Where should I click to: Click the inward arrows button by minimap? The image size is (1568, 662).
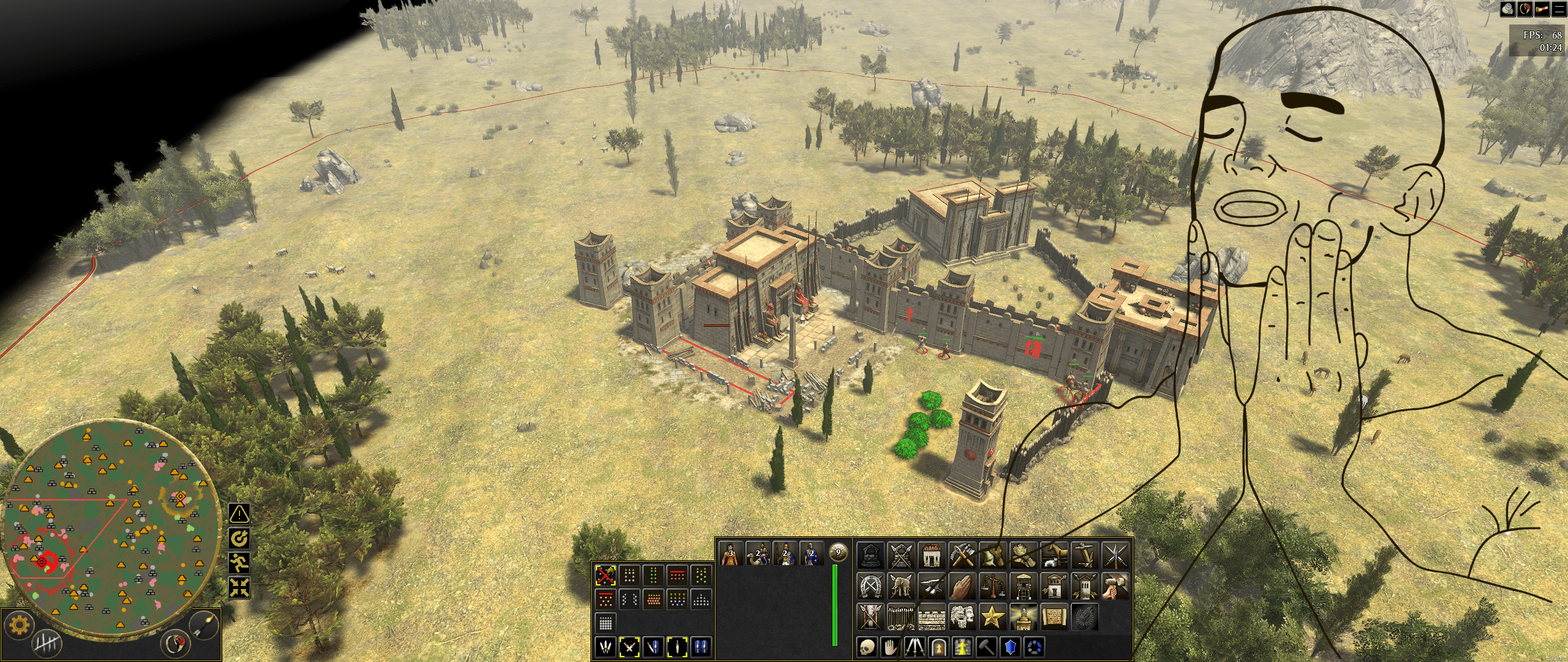pyautogui.click(x=239, y=587)
